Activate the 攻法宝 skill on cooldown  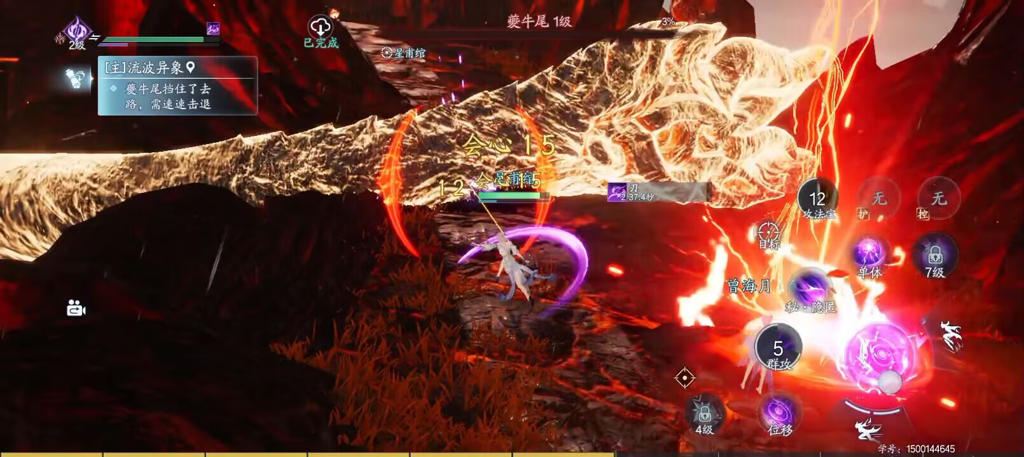819,199
